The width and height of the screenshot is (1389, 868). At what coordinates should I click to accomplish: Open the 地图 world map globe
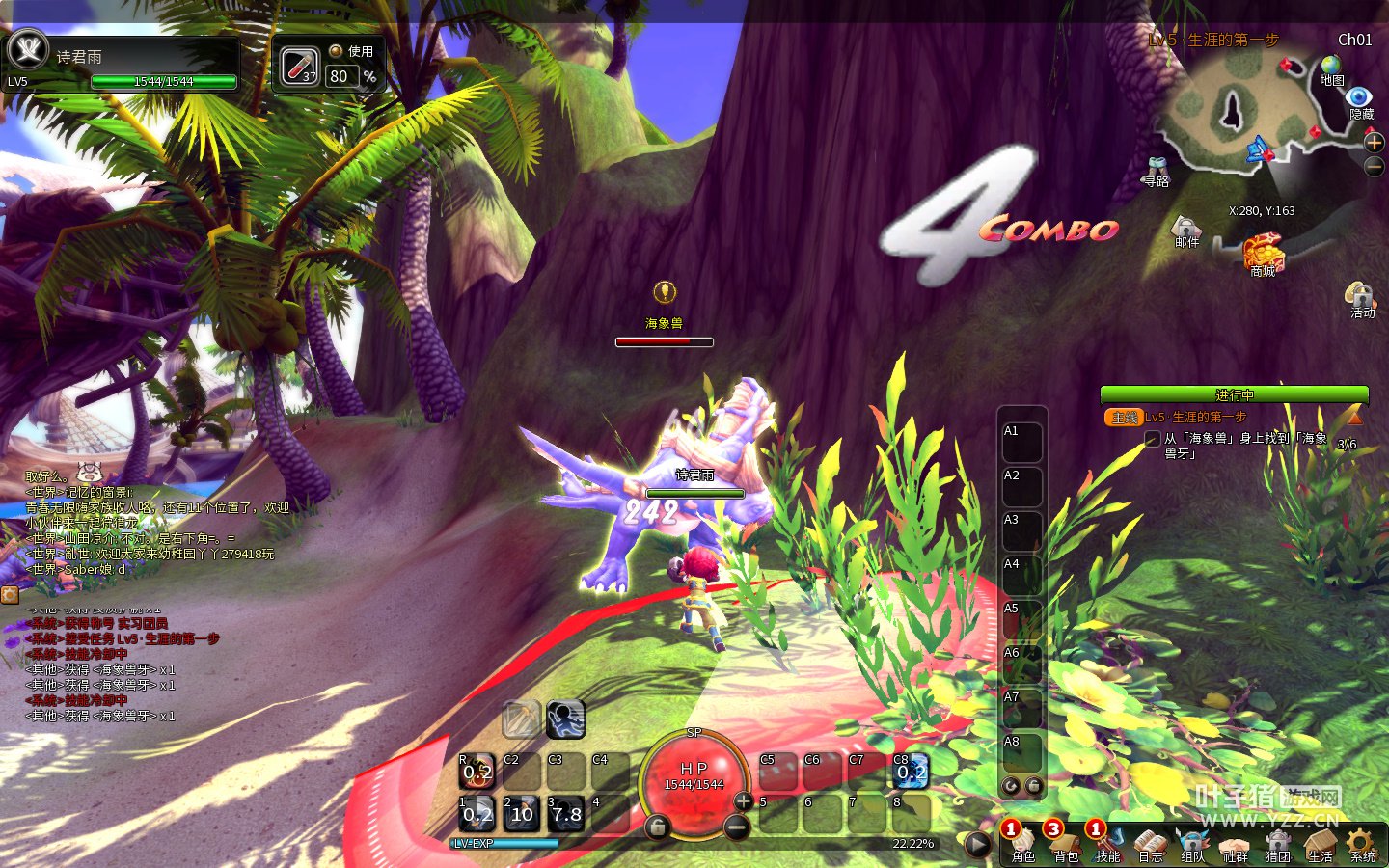(1331, 68)
